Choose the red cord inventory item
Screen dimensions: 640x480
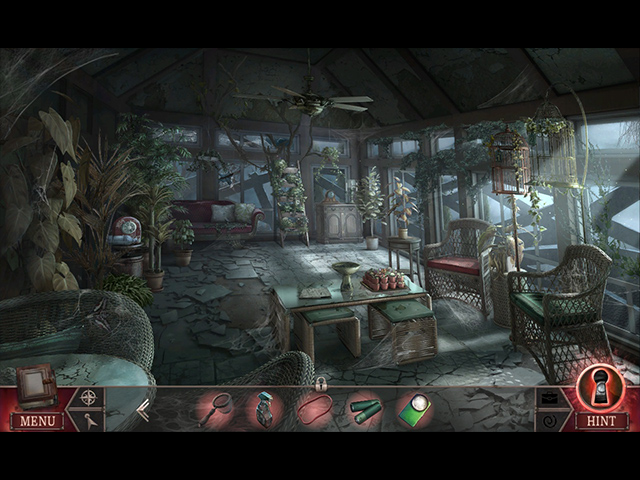tap(315, 409)
